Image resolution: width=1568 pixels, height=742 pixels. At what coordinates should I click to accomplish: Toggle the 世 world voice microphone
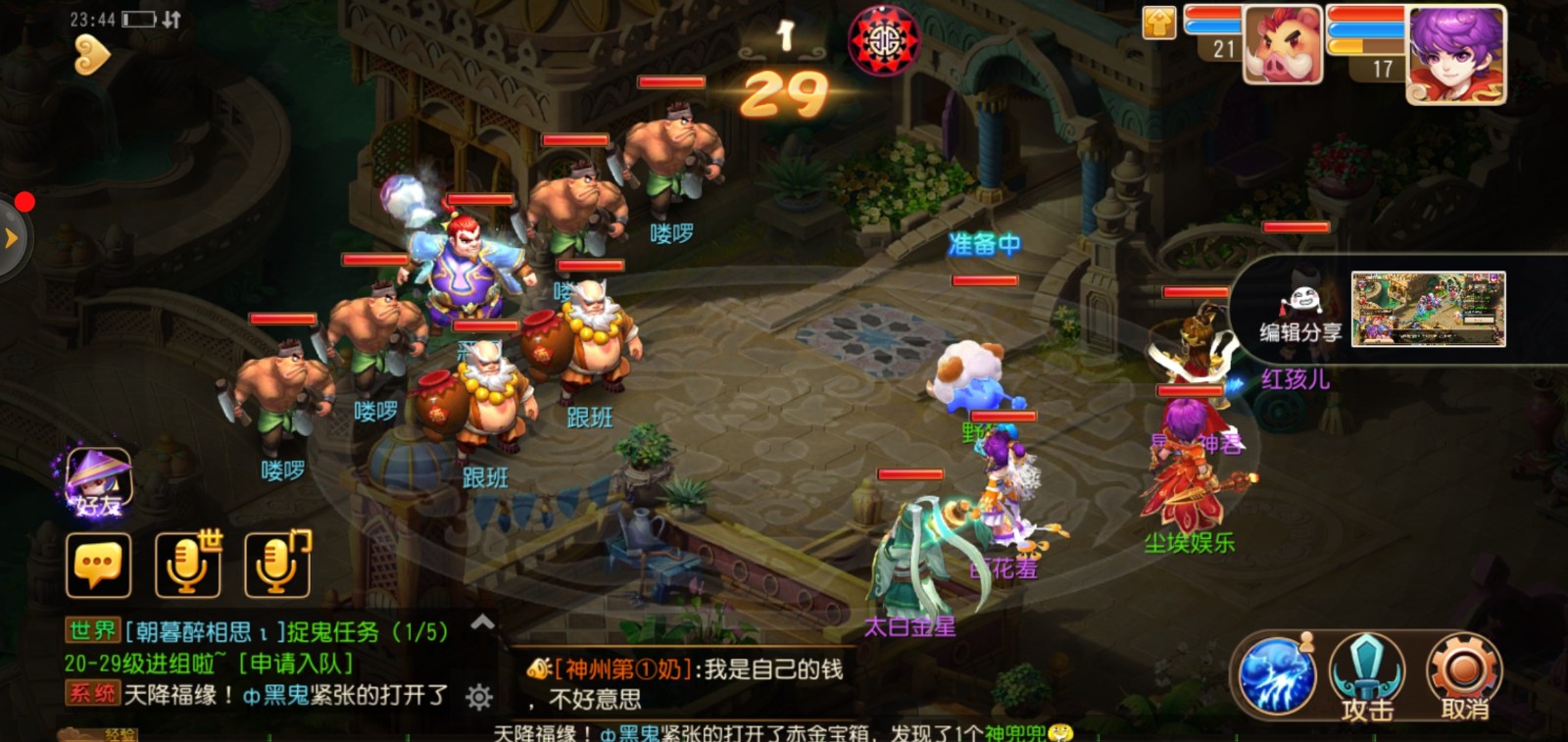186,564
